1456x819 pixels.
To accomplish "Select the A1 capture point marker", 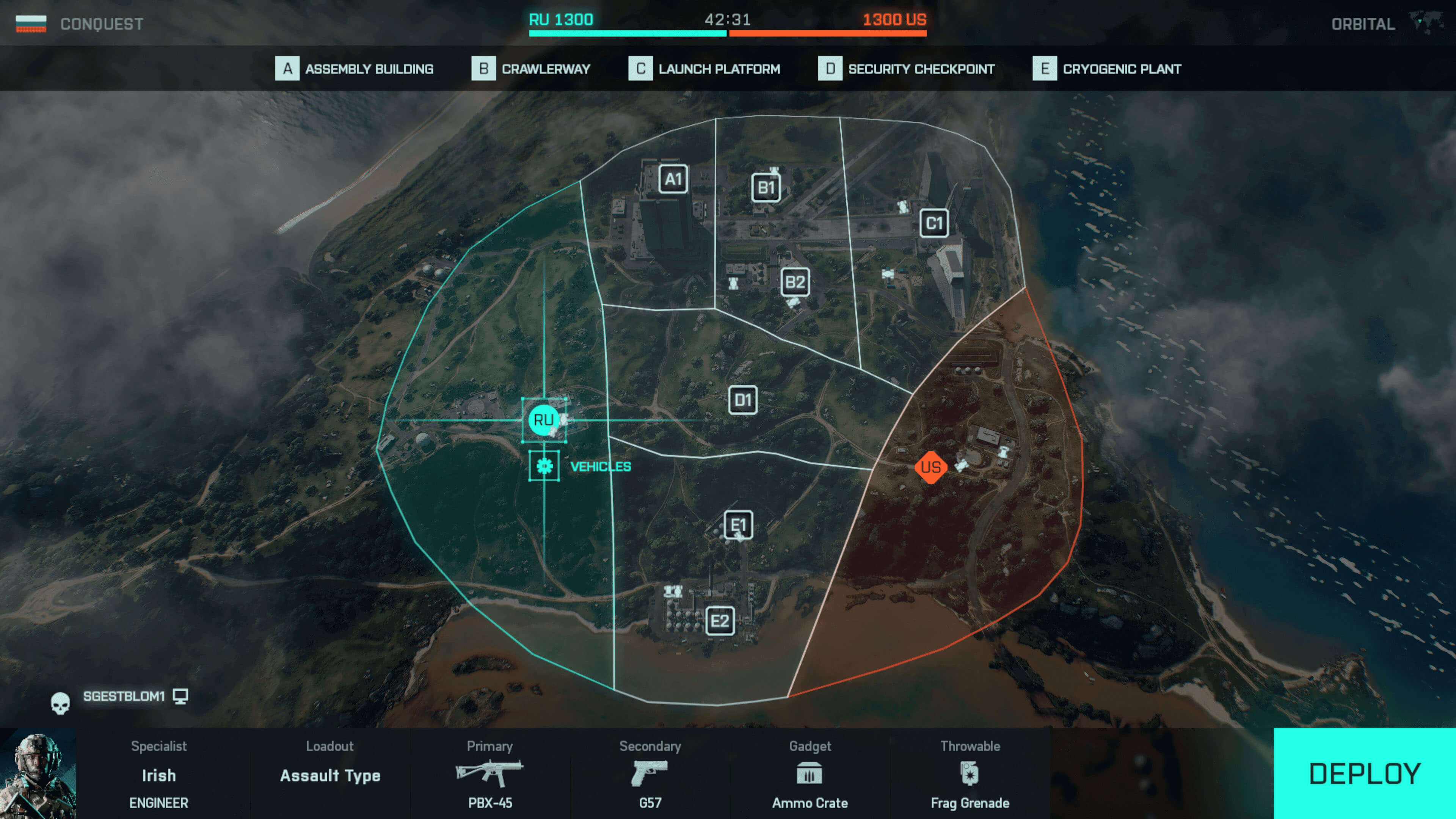I will coord(673,179).
